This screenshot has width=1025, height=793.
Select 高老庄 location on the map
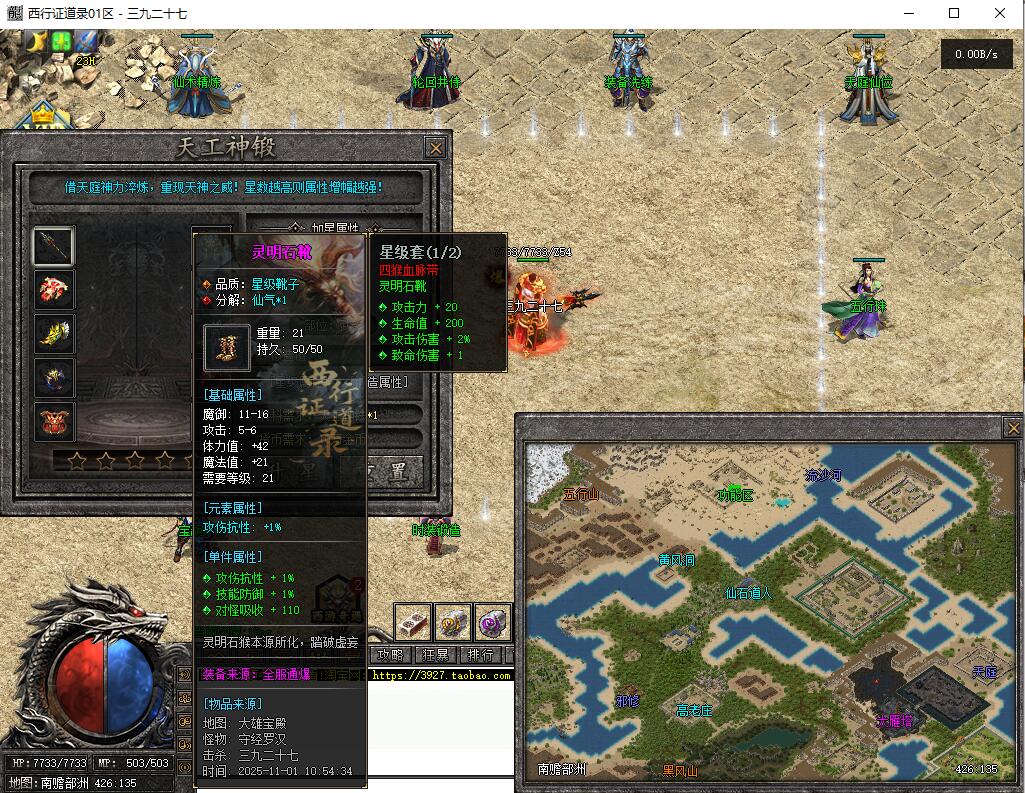pos(694,710)
